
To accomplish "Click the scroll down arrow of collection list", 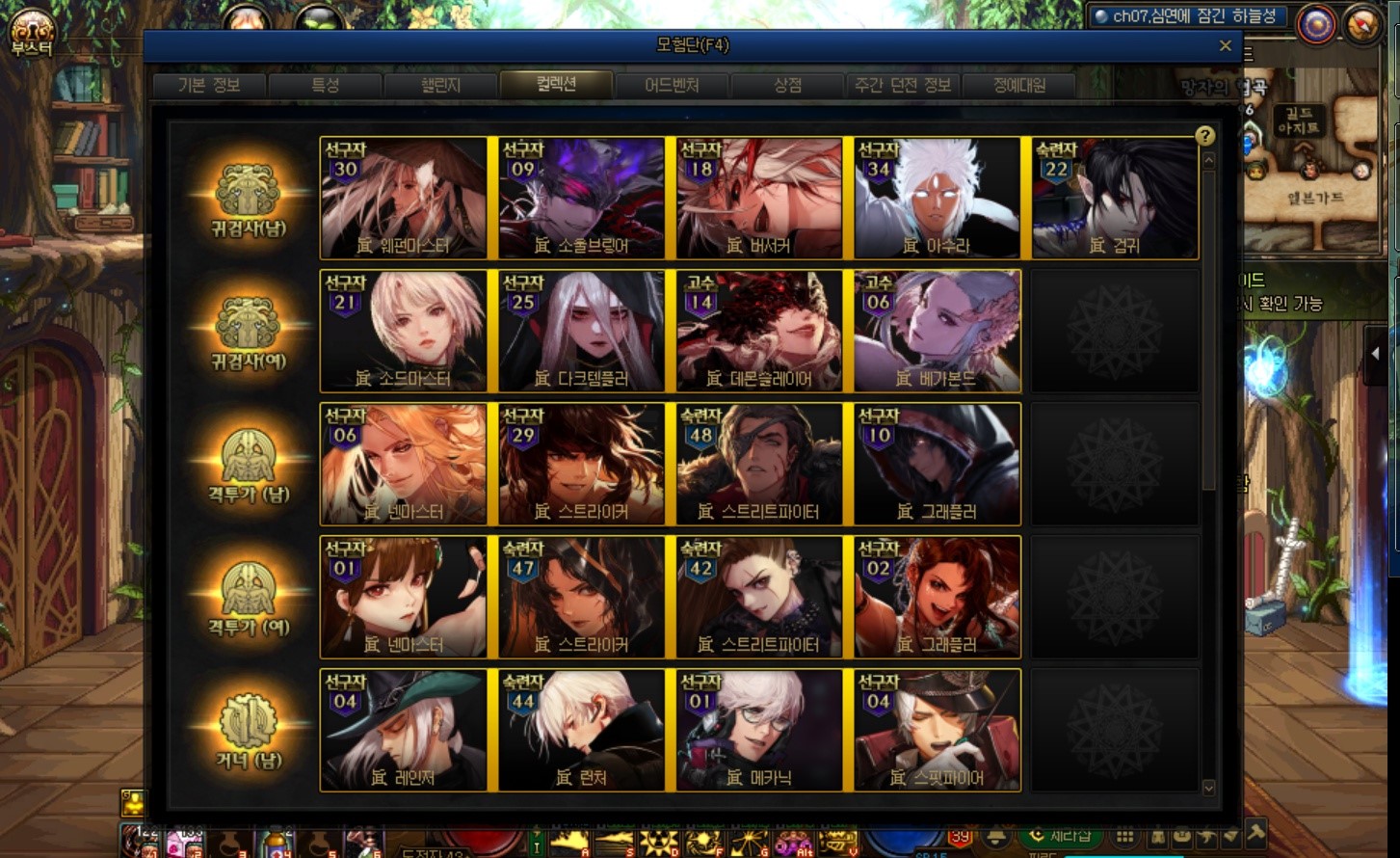I will [x=1208, y=788].
